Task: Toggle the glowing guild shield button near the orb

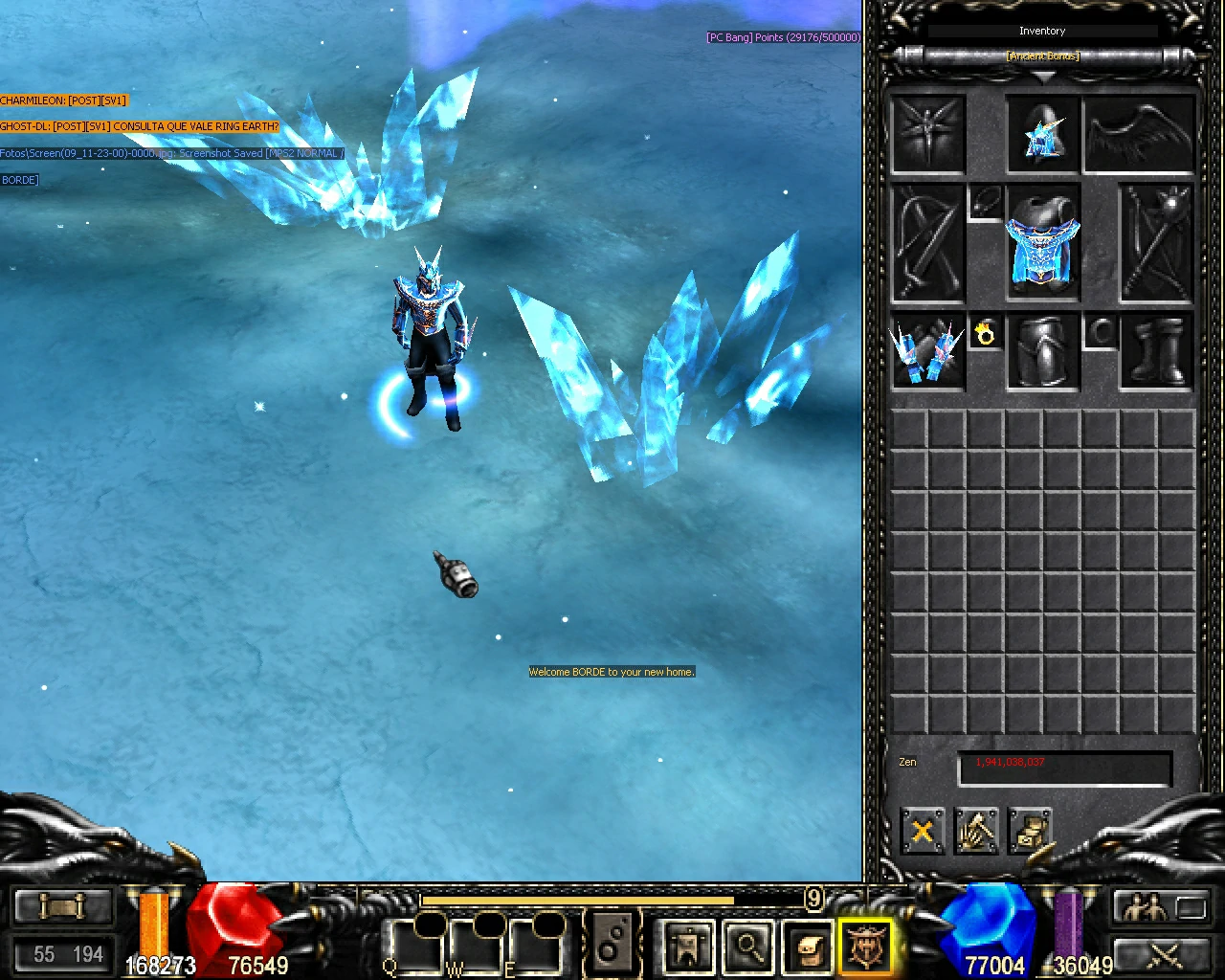Action: [866, 946]
